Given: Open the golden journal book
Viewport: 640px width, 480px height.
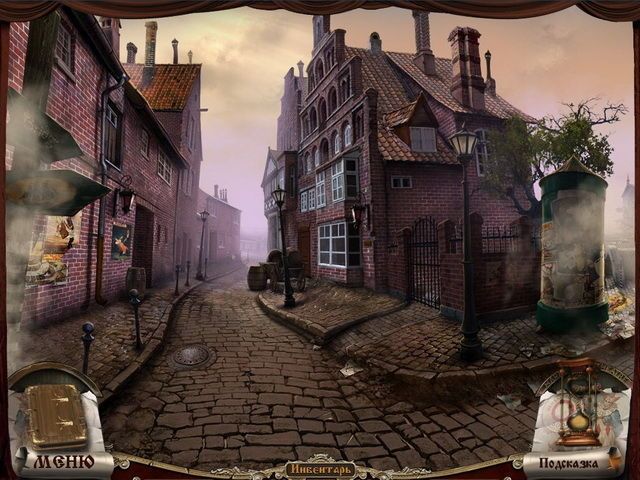Looking at the screenshot, I should (x=56, y=415).
